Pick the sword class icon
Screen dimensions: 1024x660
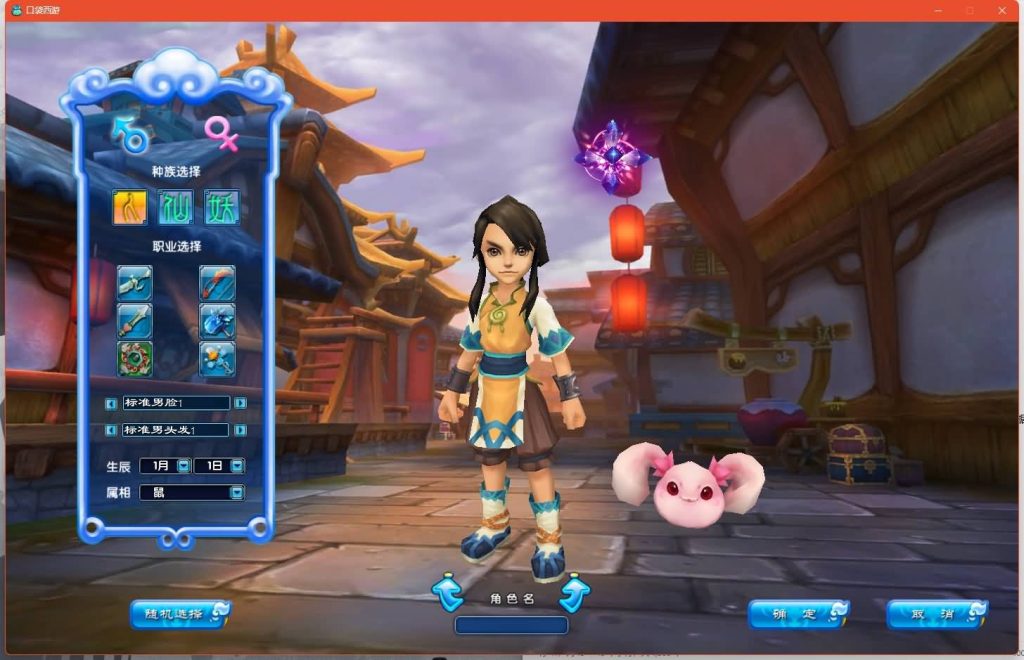134,321
